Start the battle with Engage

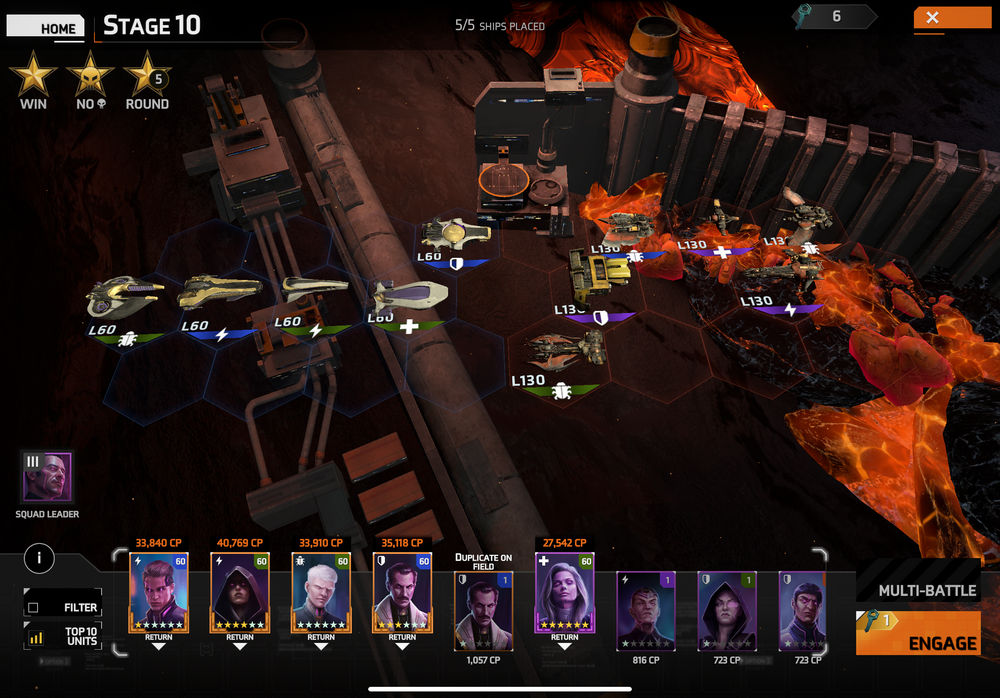pos(917,634)
